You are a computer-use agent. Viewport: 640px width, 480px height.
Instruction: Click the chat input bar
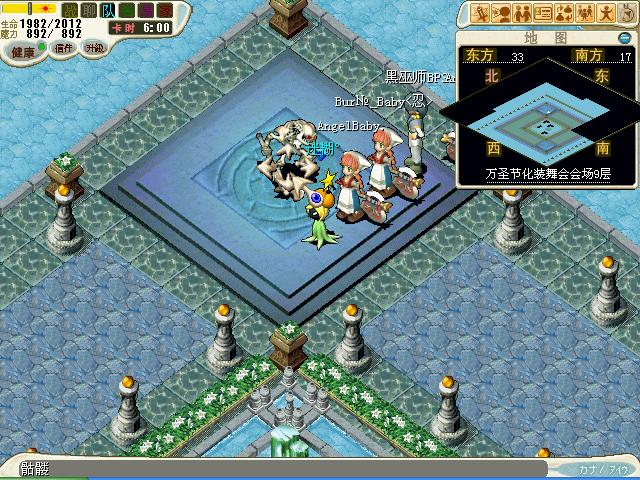click(280, 468)
